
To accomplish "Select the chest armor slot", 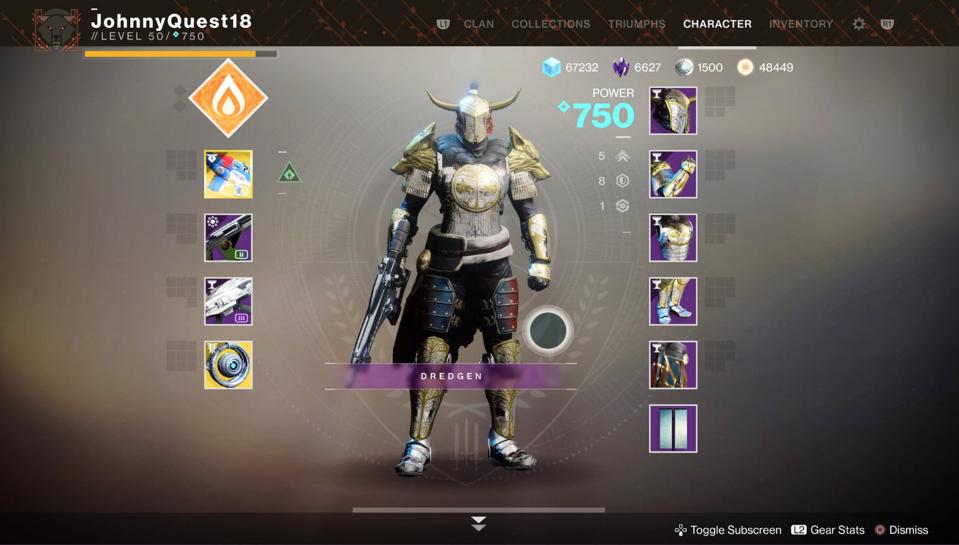I will click(x=673, y=238).
